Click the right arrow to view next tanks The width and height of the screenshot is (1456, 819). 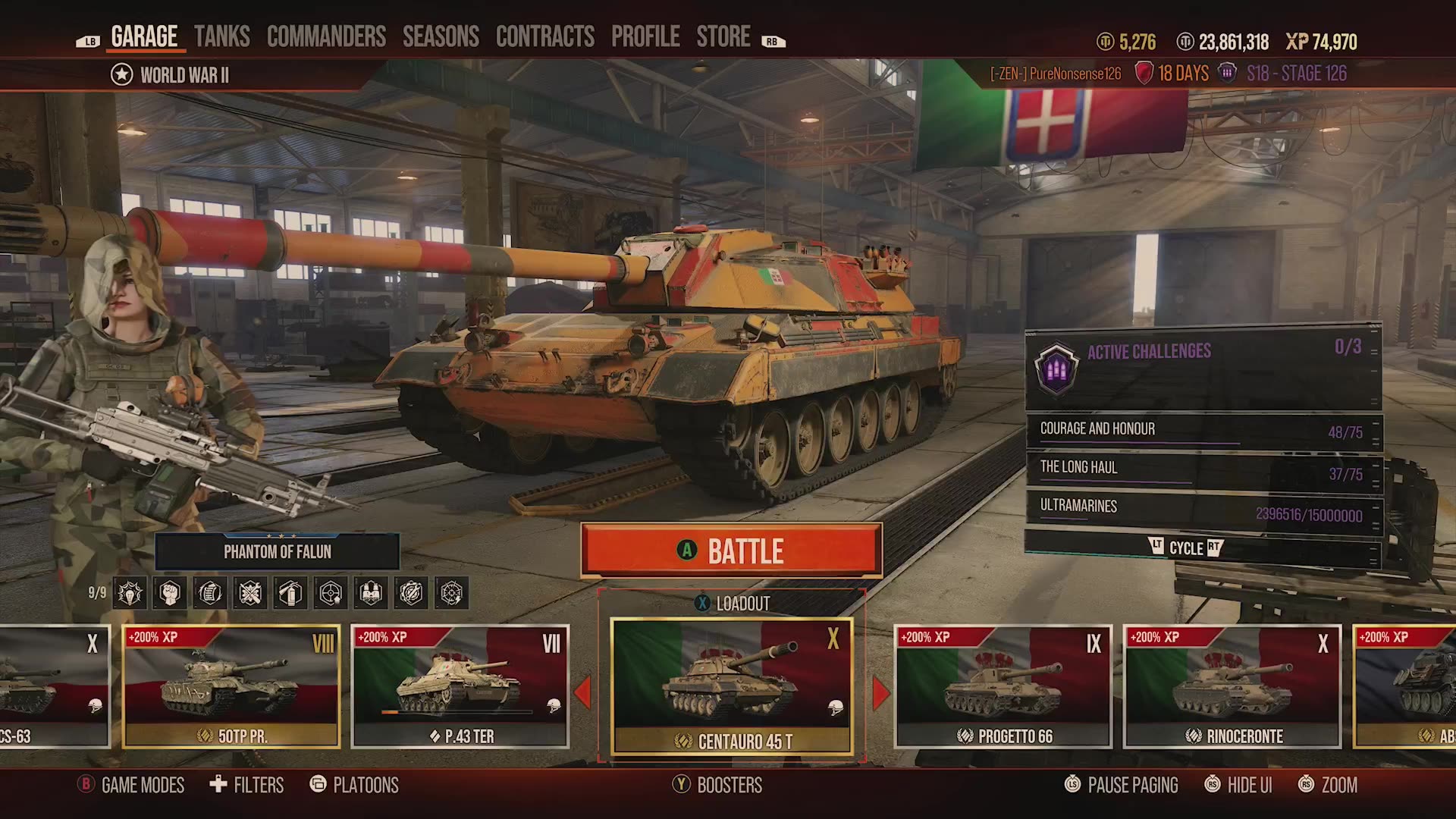tap(882, 690)
